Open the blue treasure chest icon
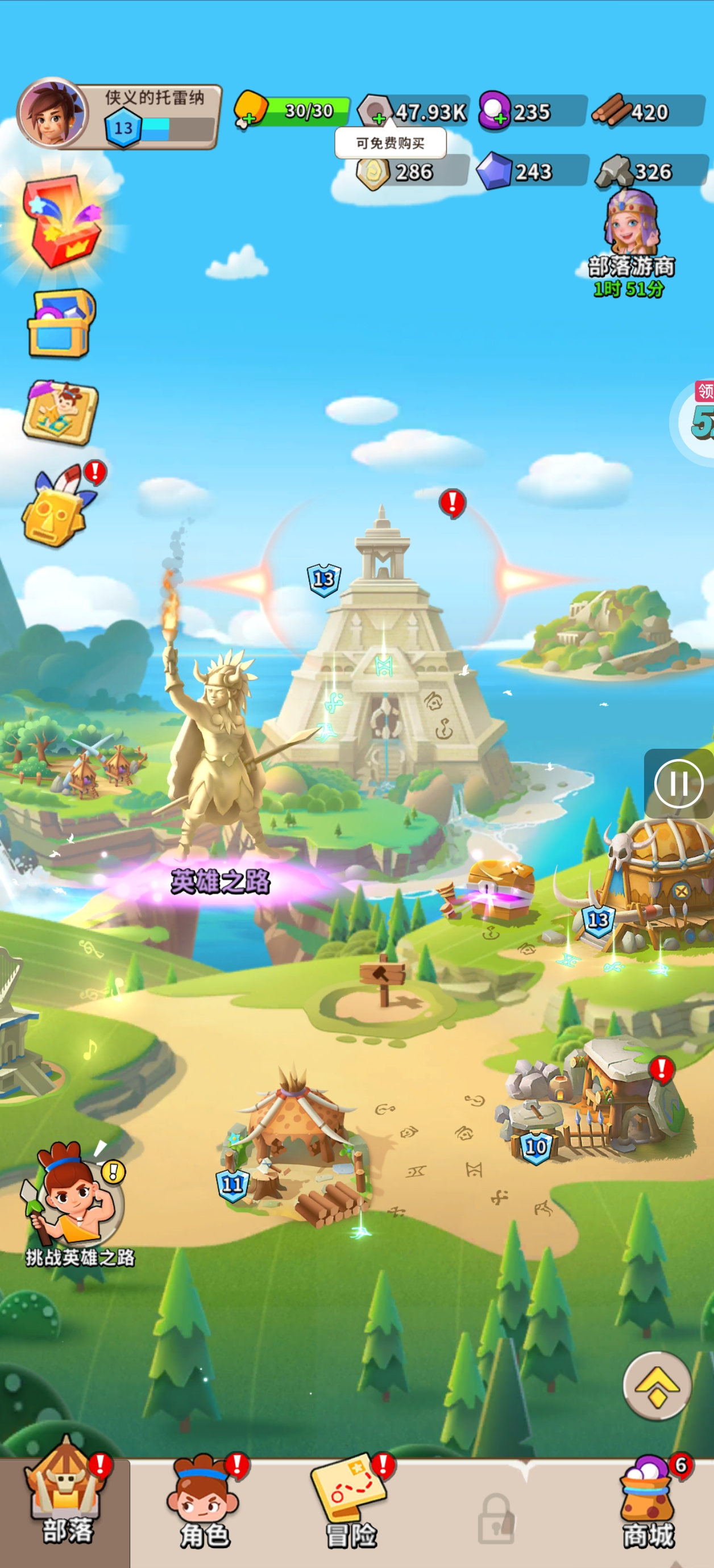 [61, 323]
